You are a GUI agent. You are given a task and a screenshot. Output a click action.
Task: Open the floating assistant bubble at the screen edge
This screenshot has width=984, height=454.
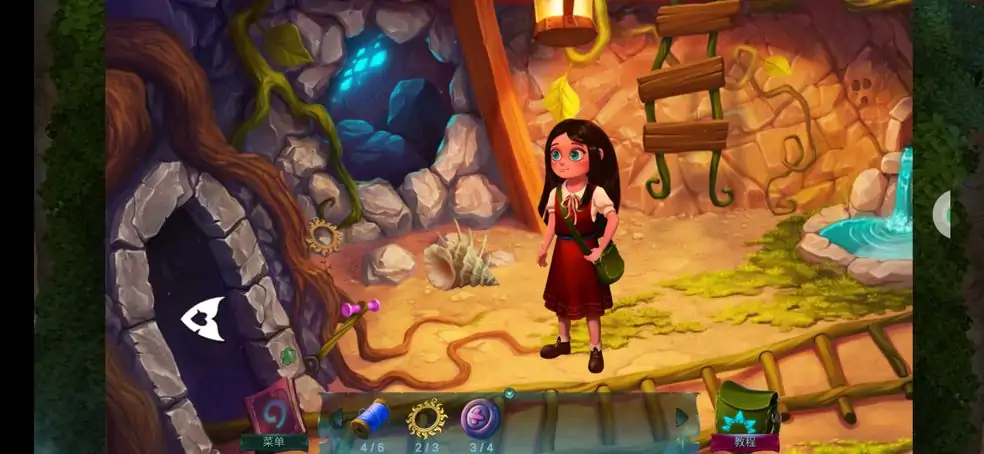(945, 214)
